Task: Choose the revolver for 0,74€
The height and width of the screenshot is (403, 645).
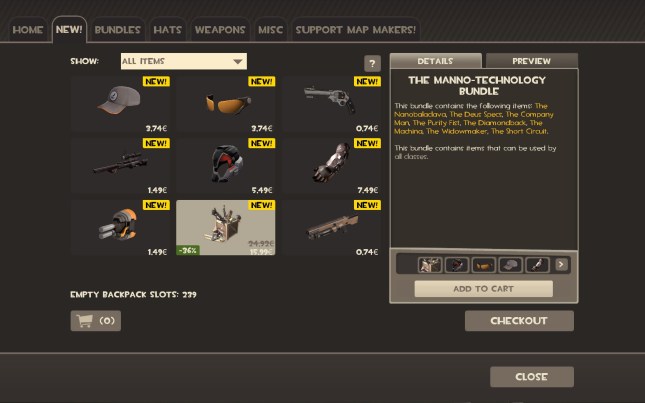Action: (332, 104)
